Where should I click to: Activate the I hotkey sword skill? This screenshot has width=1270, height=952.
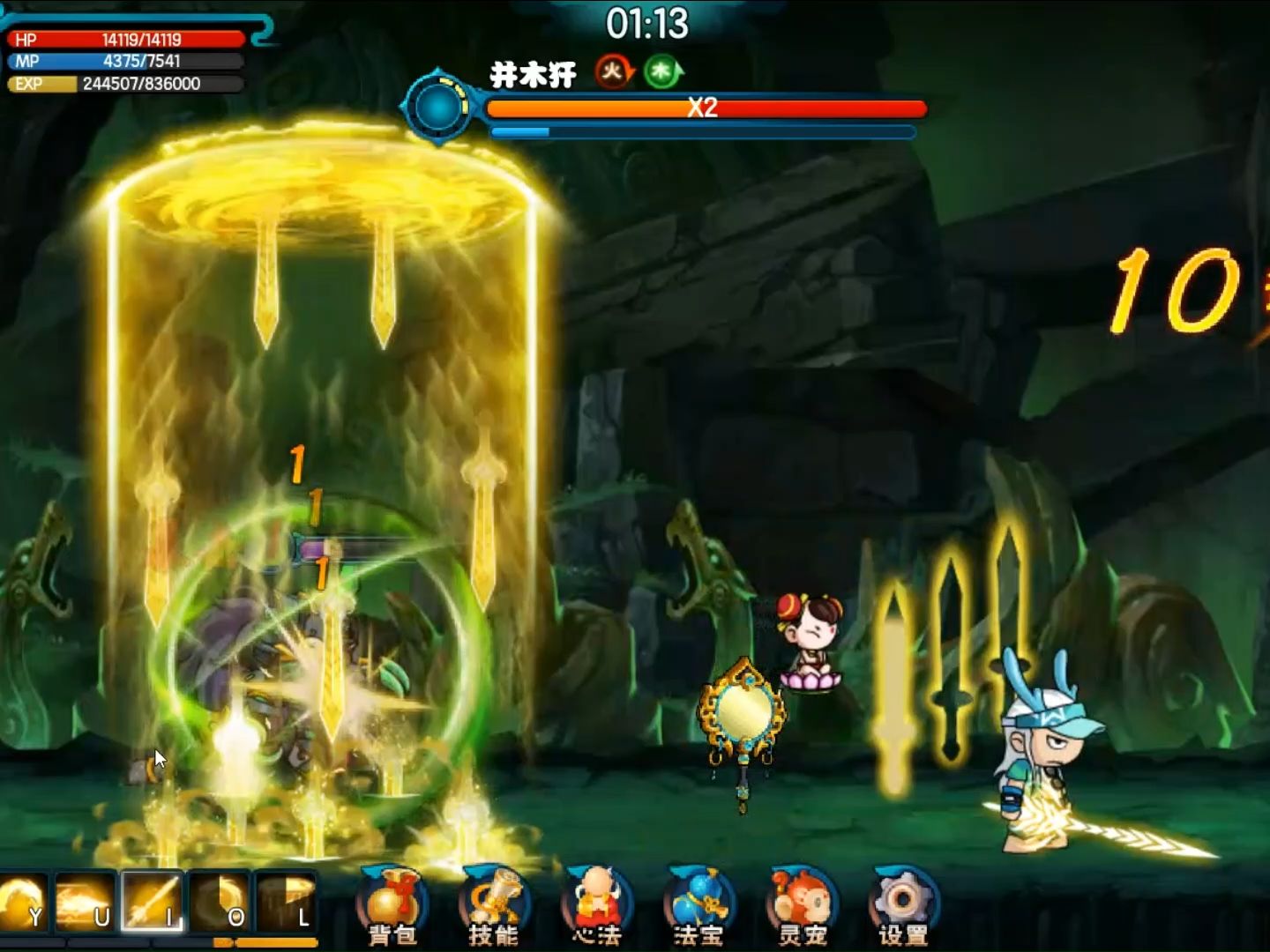[152, 903]
